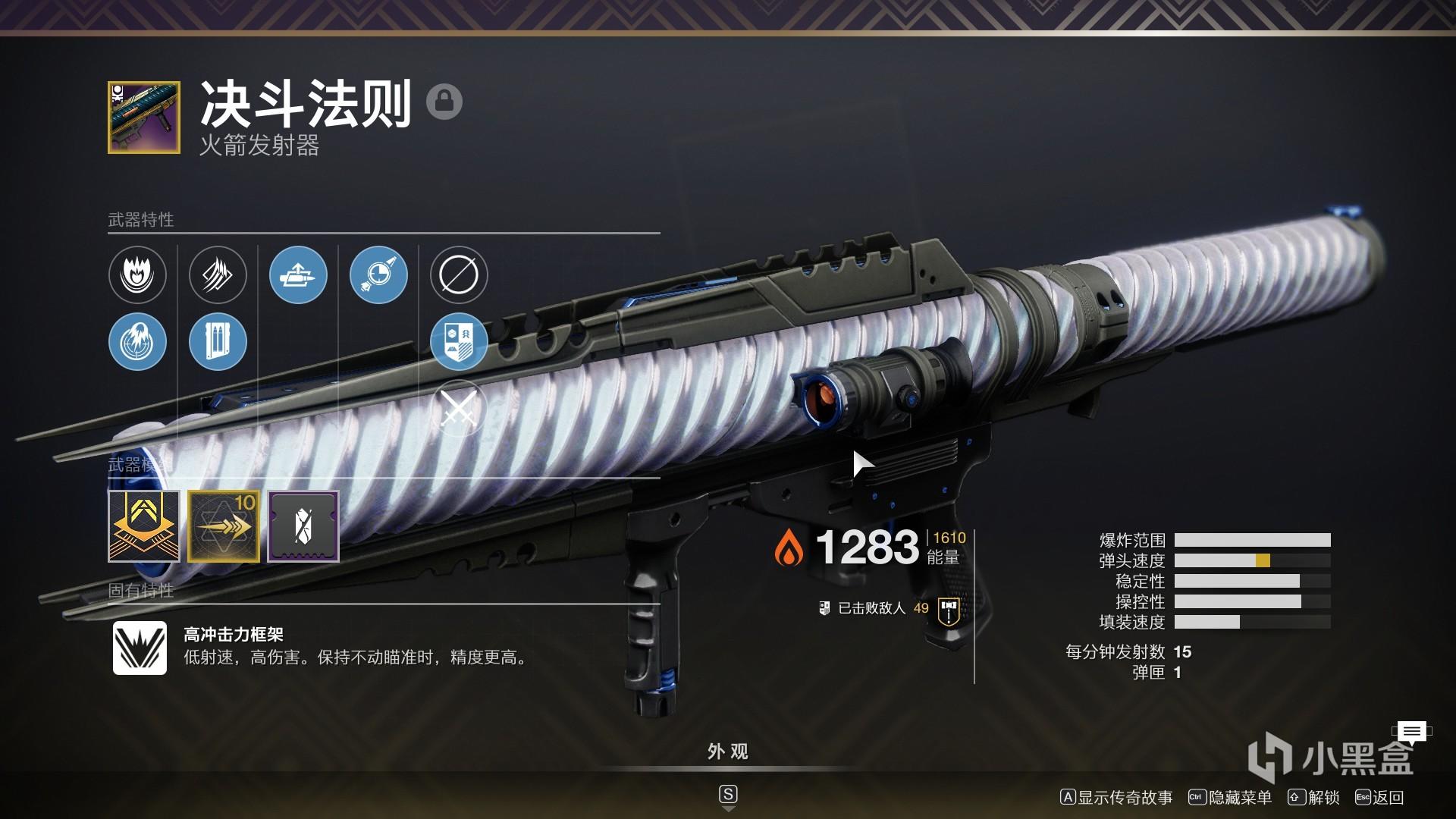Viewport: 1456px width, 819px height.
Task: Click the 弹头速度 stat bar
Action: (x=1251, y=561)
